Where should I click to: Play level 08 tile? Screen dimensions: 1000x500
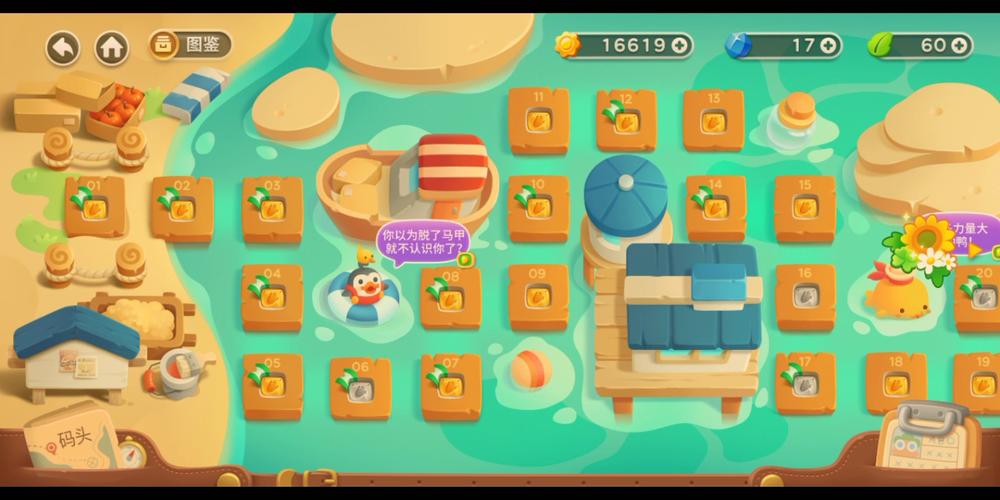(x=450, y=297)
